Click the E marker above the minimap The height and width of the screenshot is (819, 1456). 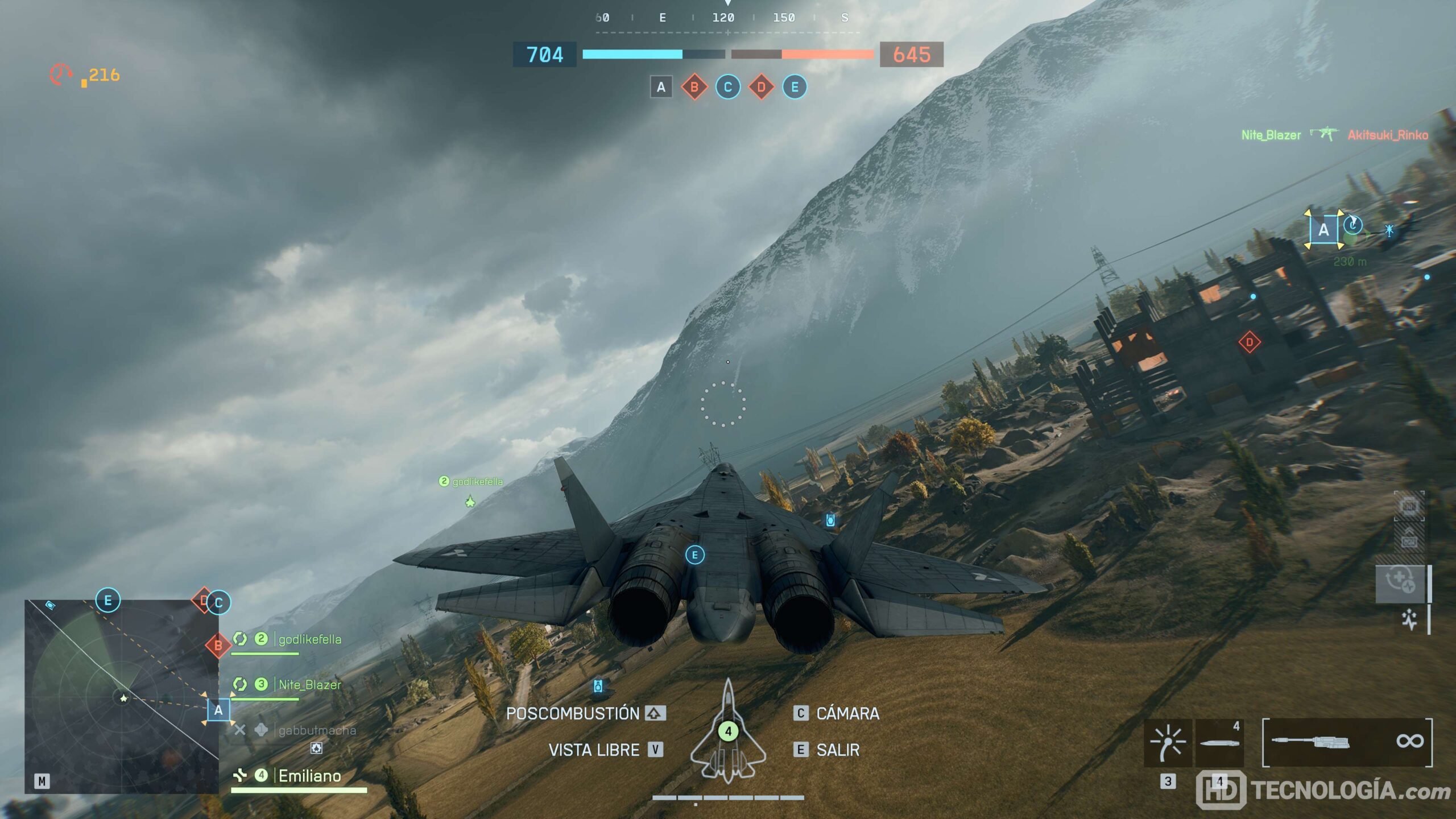coord(108,600)
